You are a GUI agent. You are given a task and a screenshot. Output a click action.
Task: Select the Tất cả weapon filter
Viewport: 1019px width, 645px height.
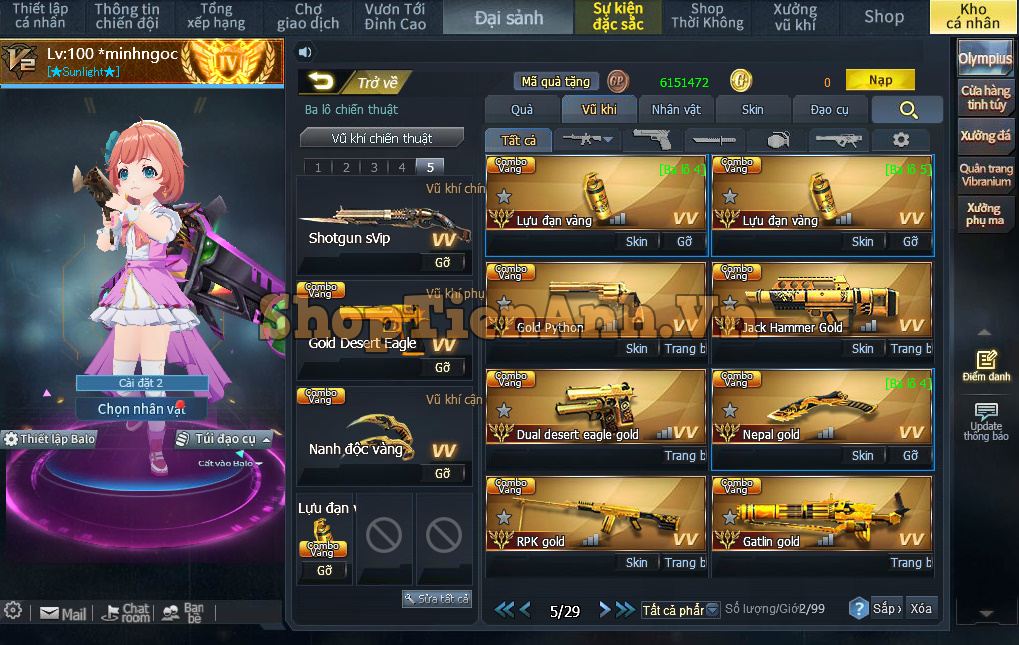[x=518, y=141]
